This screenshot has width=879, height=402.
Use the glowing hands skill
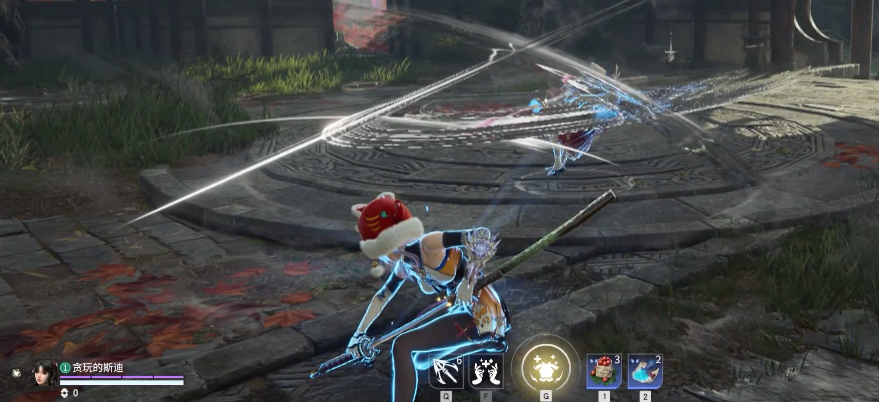tap(485, 372)
